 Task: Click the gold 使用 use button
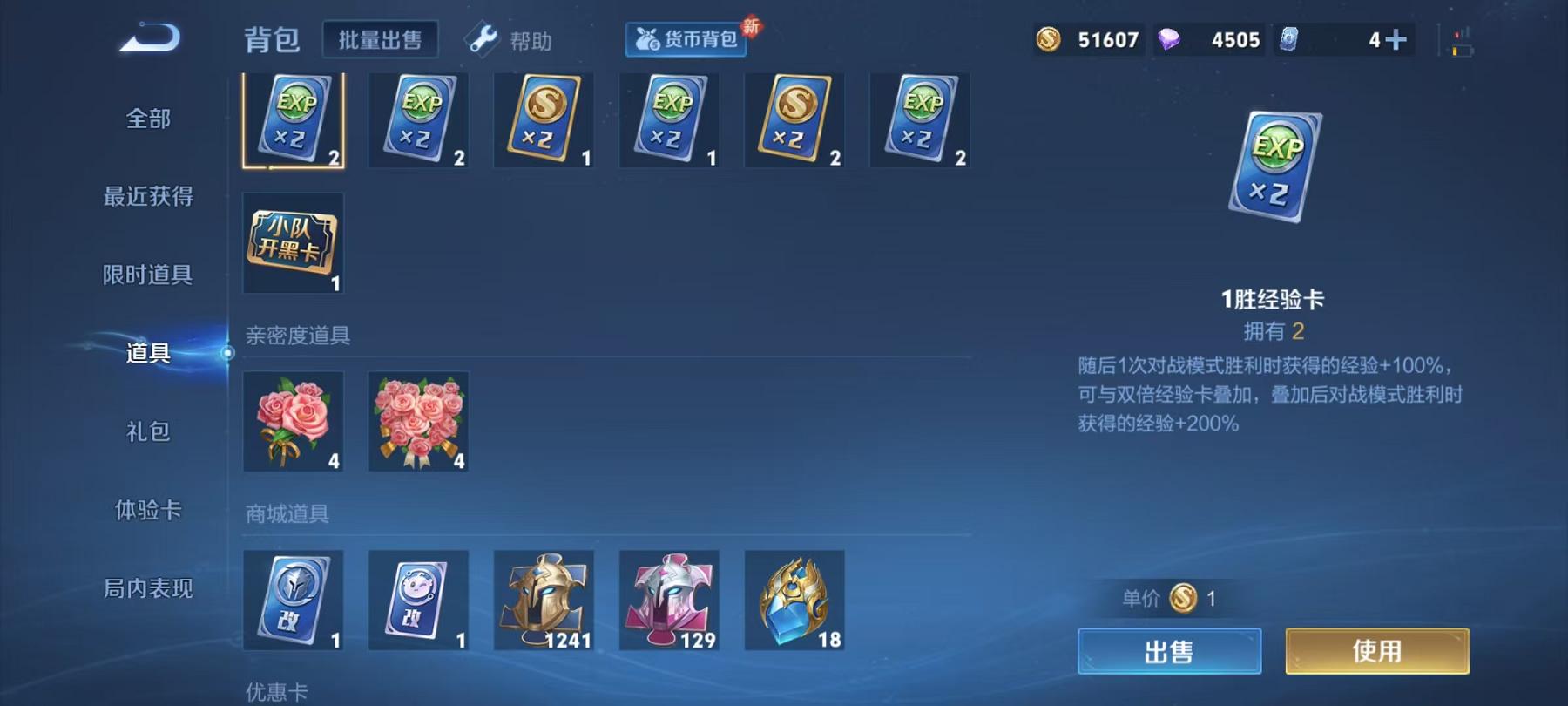pos(1377,650)
